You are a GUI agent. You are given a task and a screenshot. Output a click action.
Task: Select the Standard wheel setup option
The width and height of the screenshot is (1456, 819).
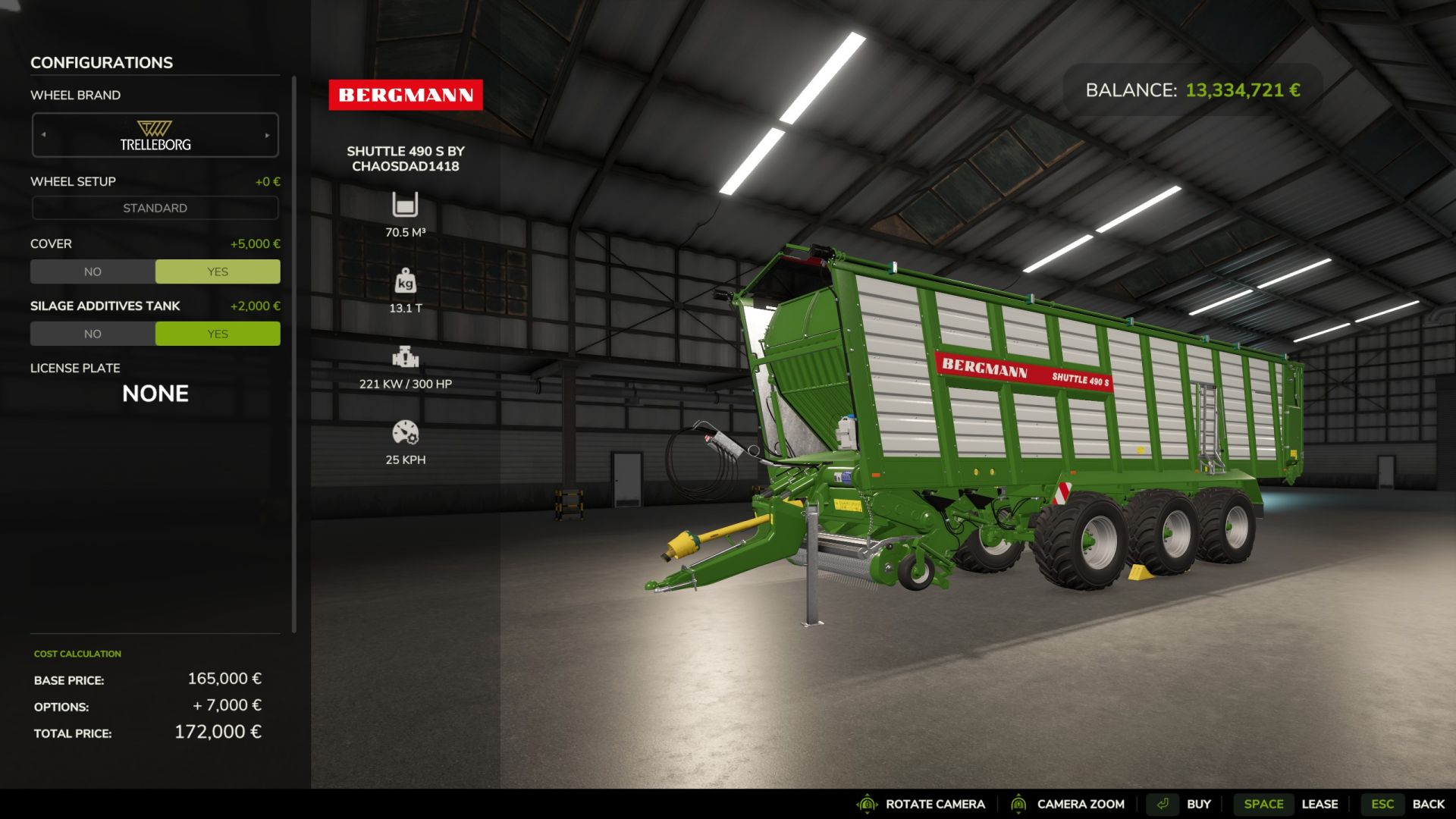point(155,208)
